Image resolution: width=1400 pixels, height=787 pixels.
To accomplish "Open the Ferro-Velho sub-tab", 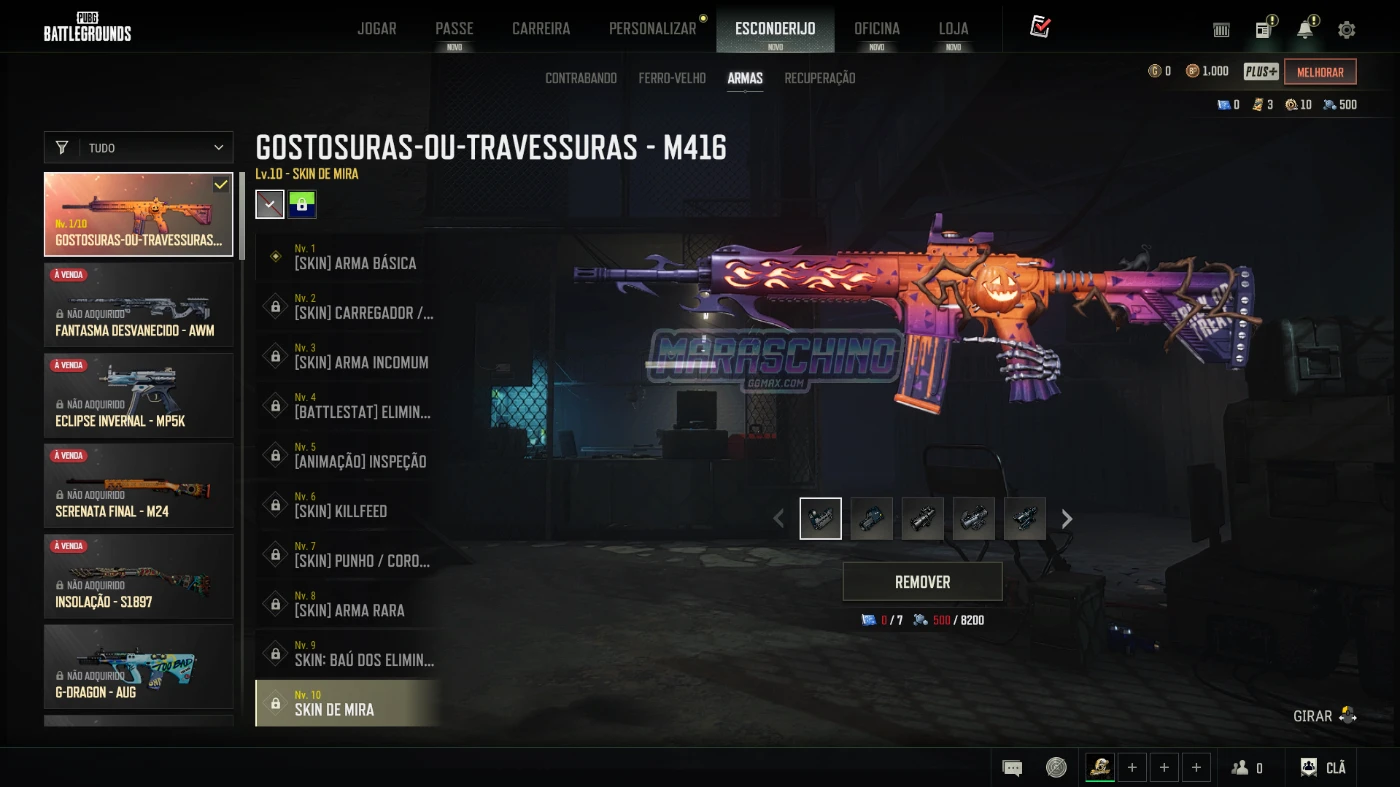I will tap(672, 78).
